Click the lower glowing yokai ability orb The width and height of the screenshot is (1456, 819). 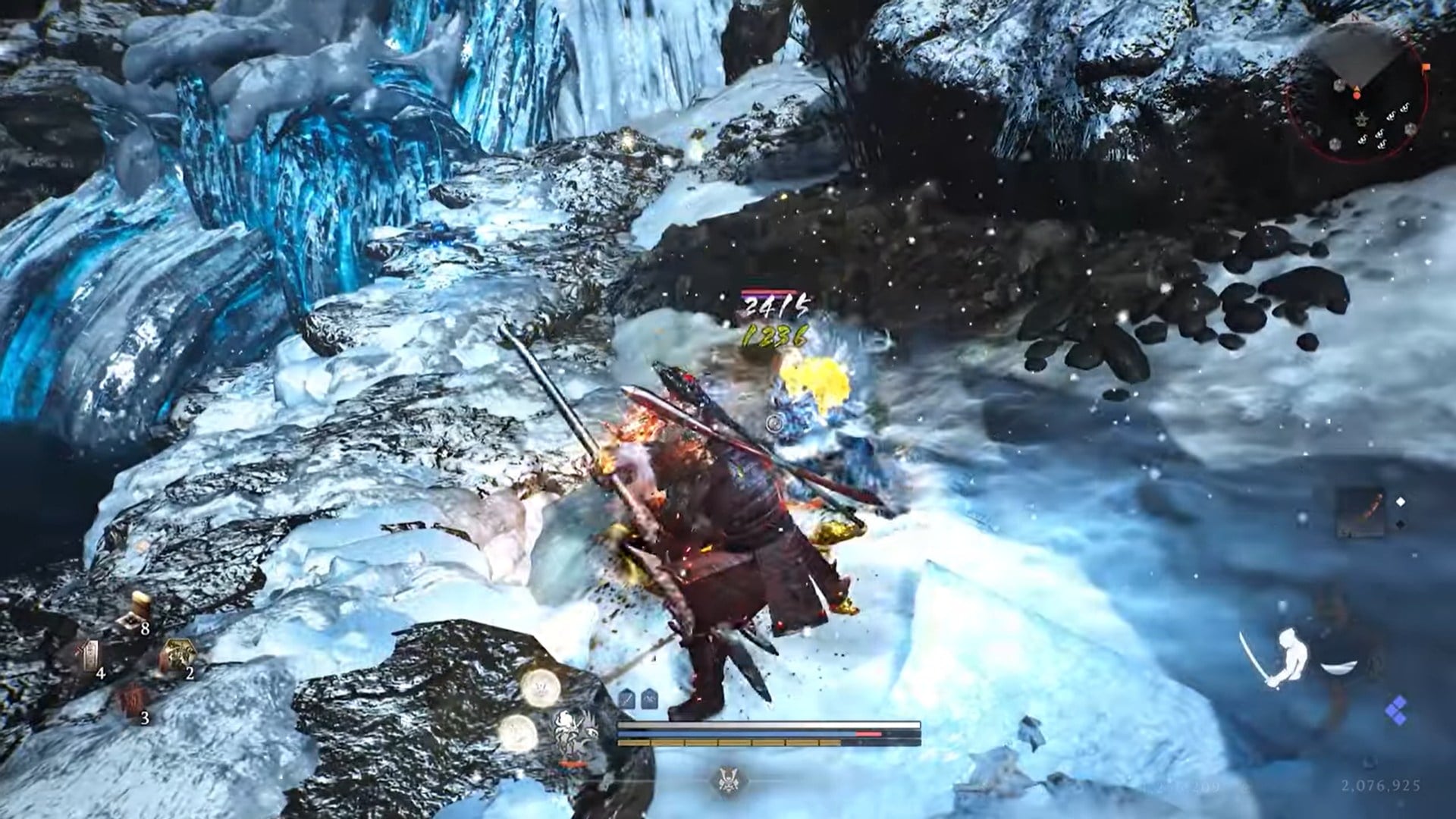pos(517,733)
